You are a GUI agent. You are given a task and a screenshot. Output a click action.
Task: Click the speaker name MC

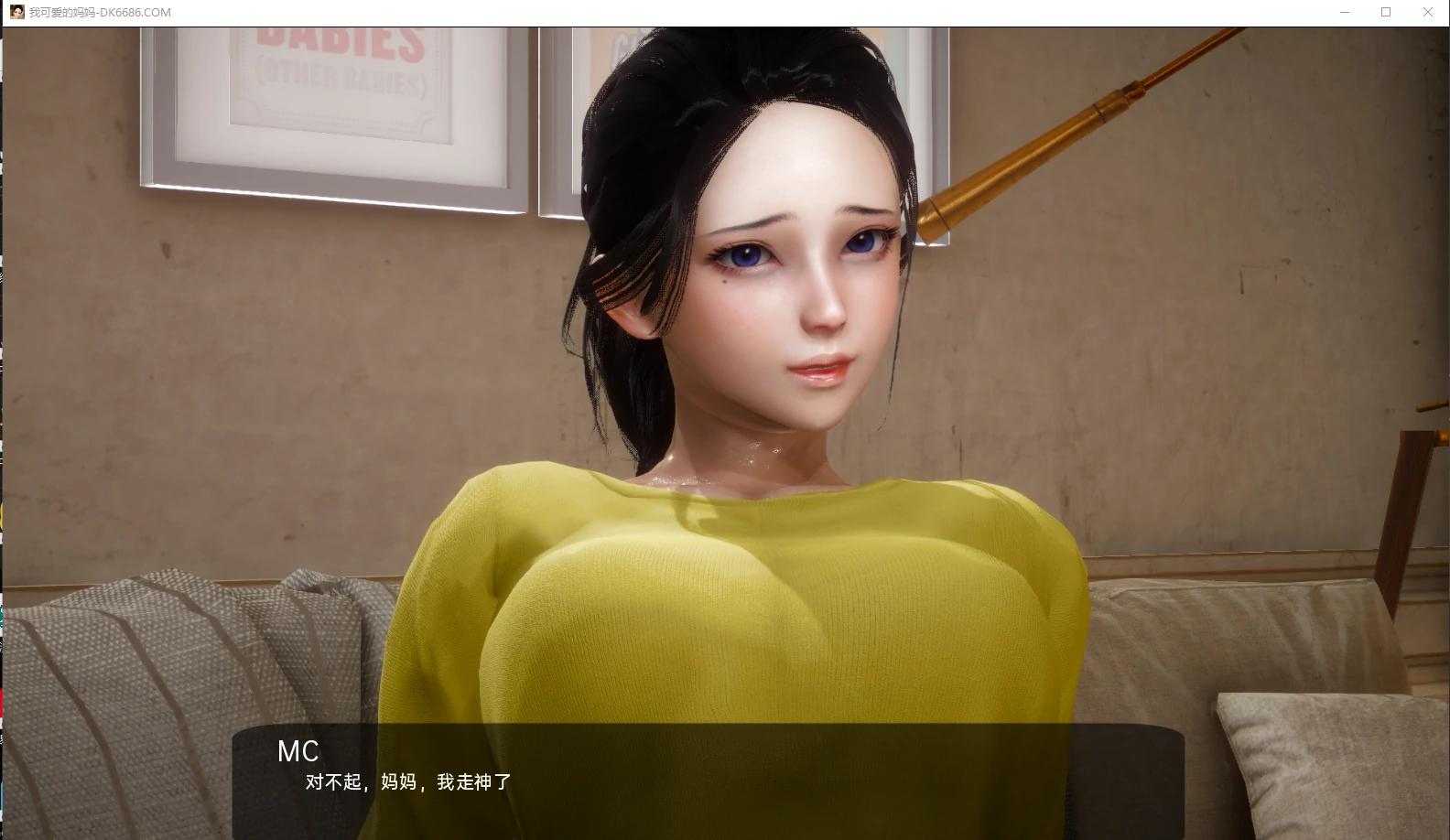(x=298, y=752)
